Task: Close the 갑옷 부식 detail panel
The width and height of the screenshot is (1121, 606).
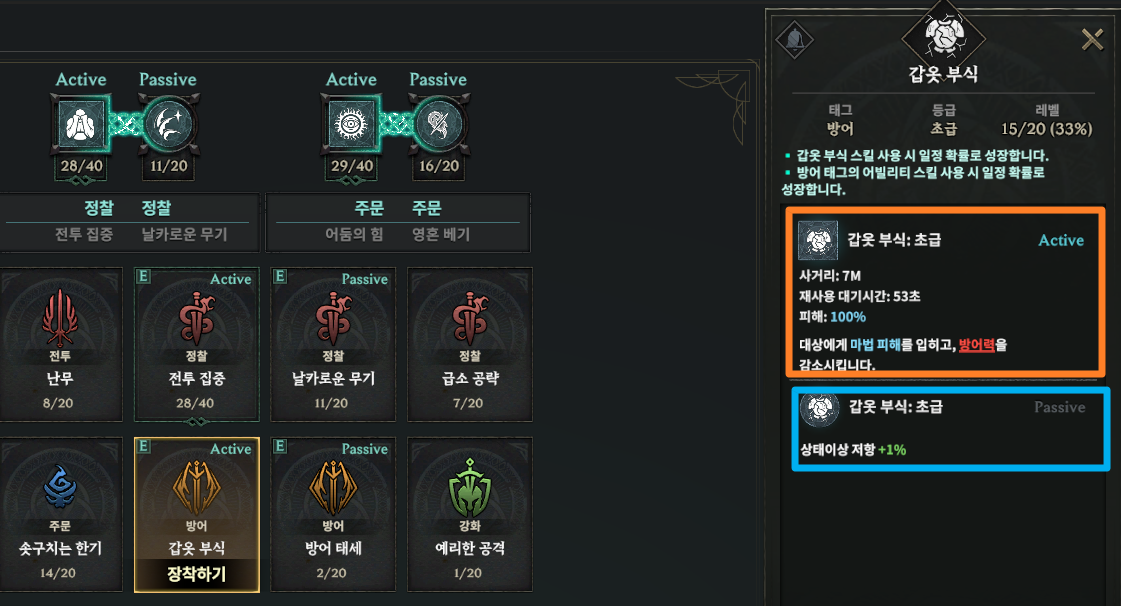Action: pos(1092,40)
